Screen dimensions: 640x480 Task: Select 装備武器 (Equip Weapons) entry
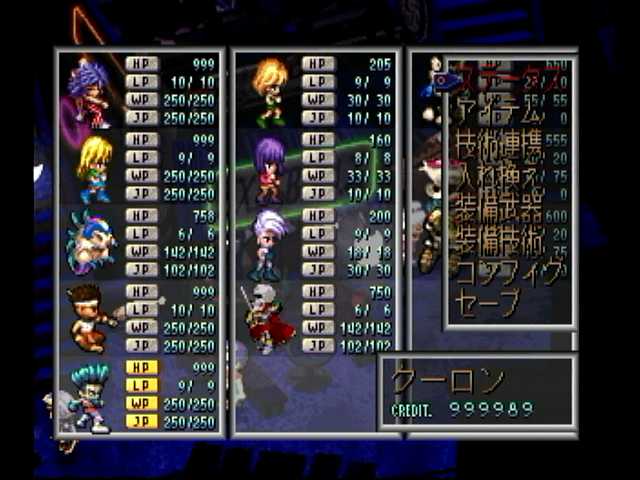click(500, 211)
